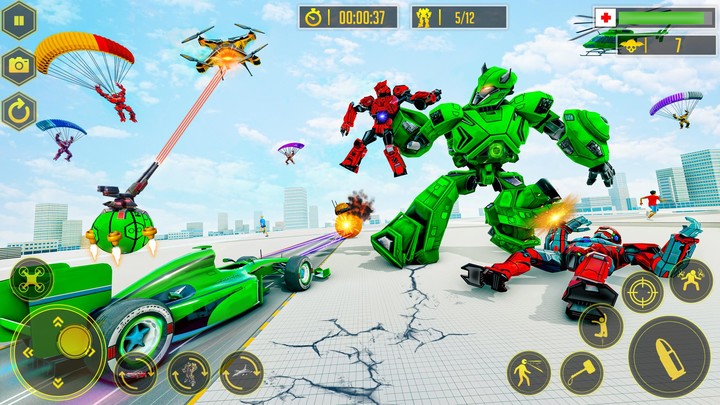Activate the drone mode icon
The width and height of the screenshot is (720, 405).
33,280
